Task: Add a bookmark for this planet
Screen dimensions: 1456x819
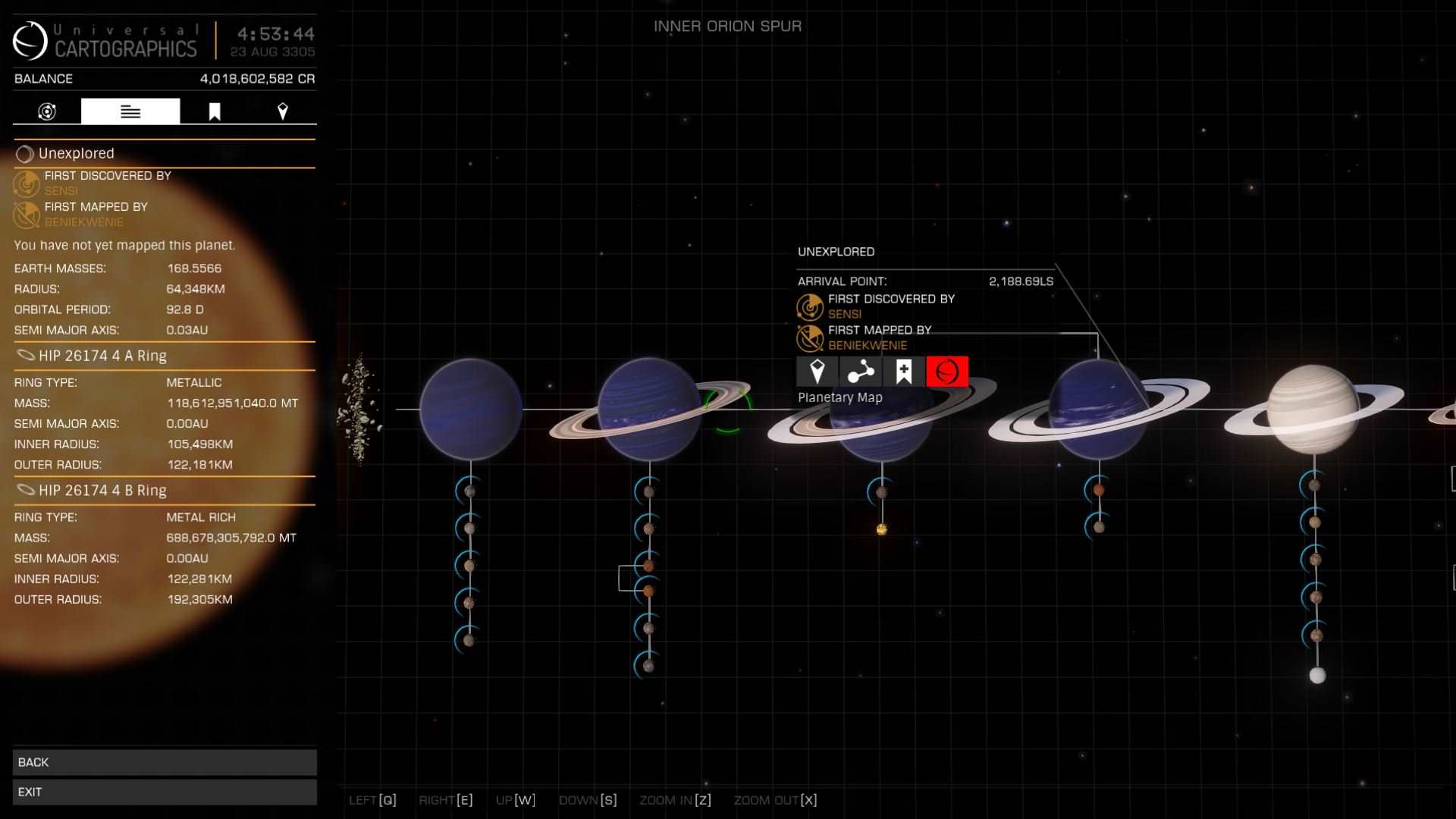Action: click(904, 372)
